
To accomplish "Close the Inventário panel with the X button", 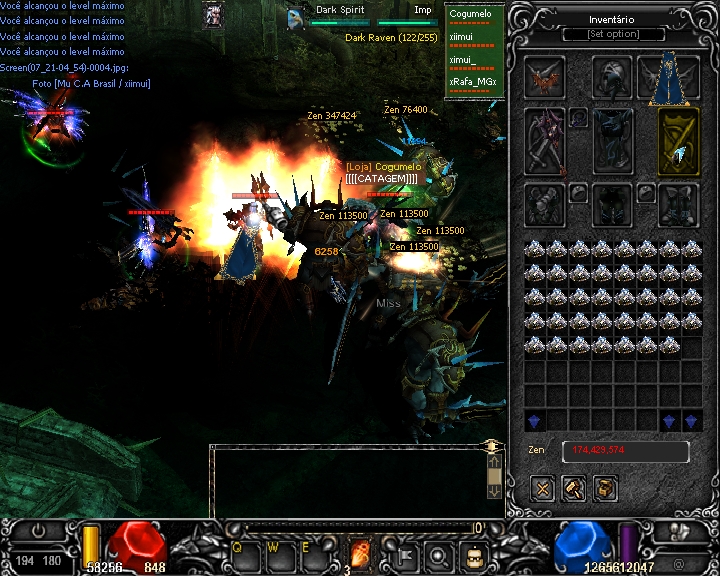I will click(543, 488).
